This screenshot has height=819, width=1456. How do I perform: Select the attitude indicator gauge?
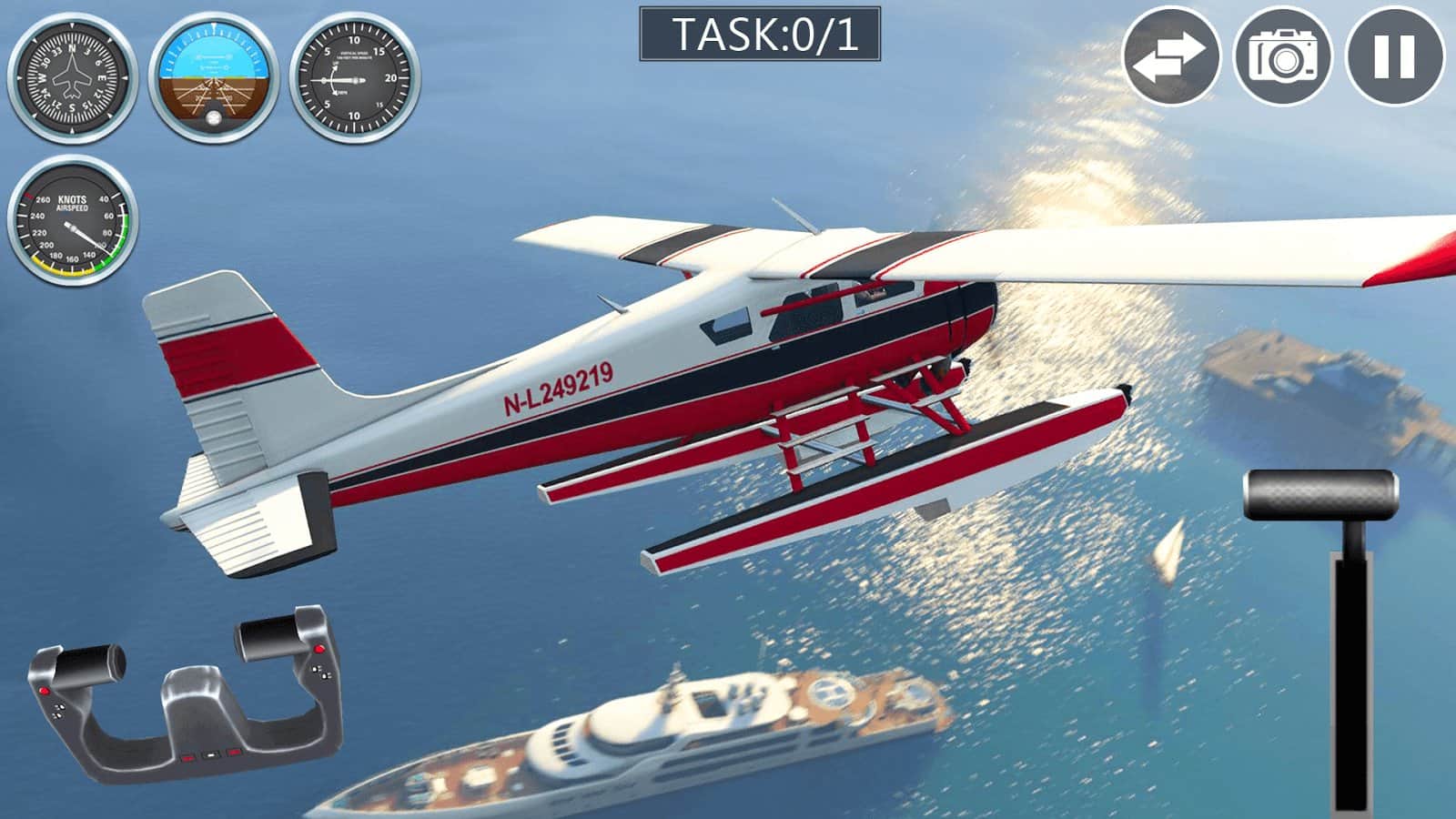(214, 77)
